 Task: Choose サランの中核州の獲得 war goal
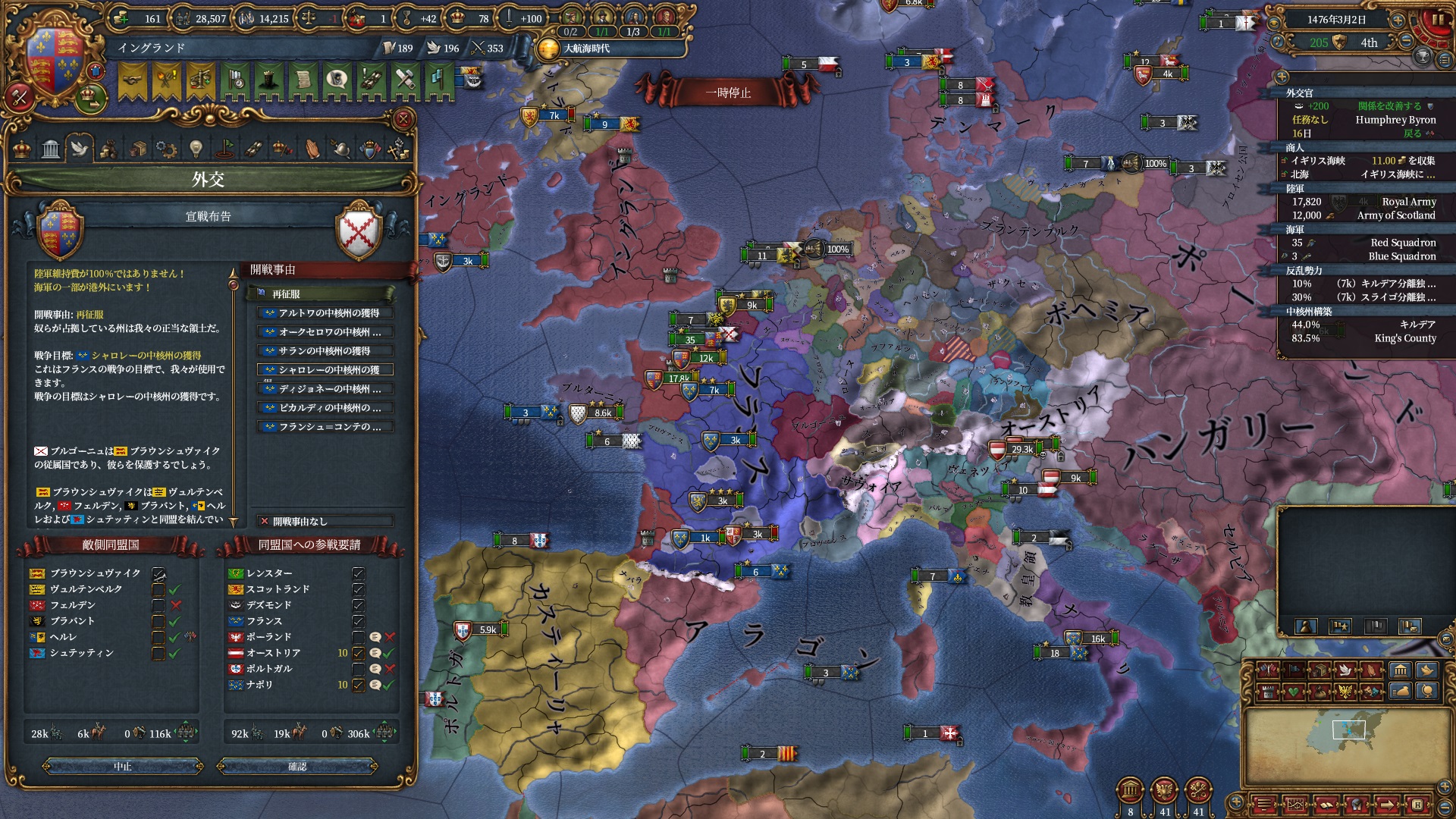[x=326, y=350]
